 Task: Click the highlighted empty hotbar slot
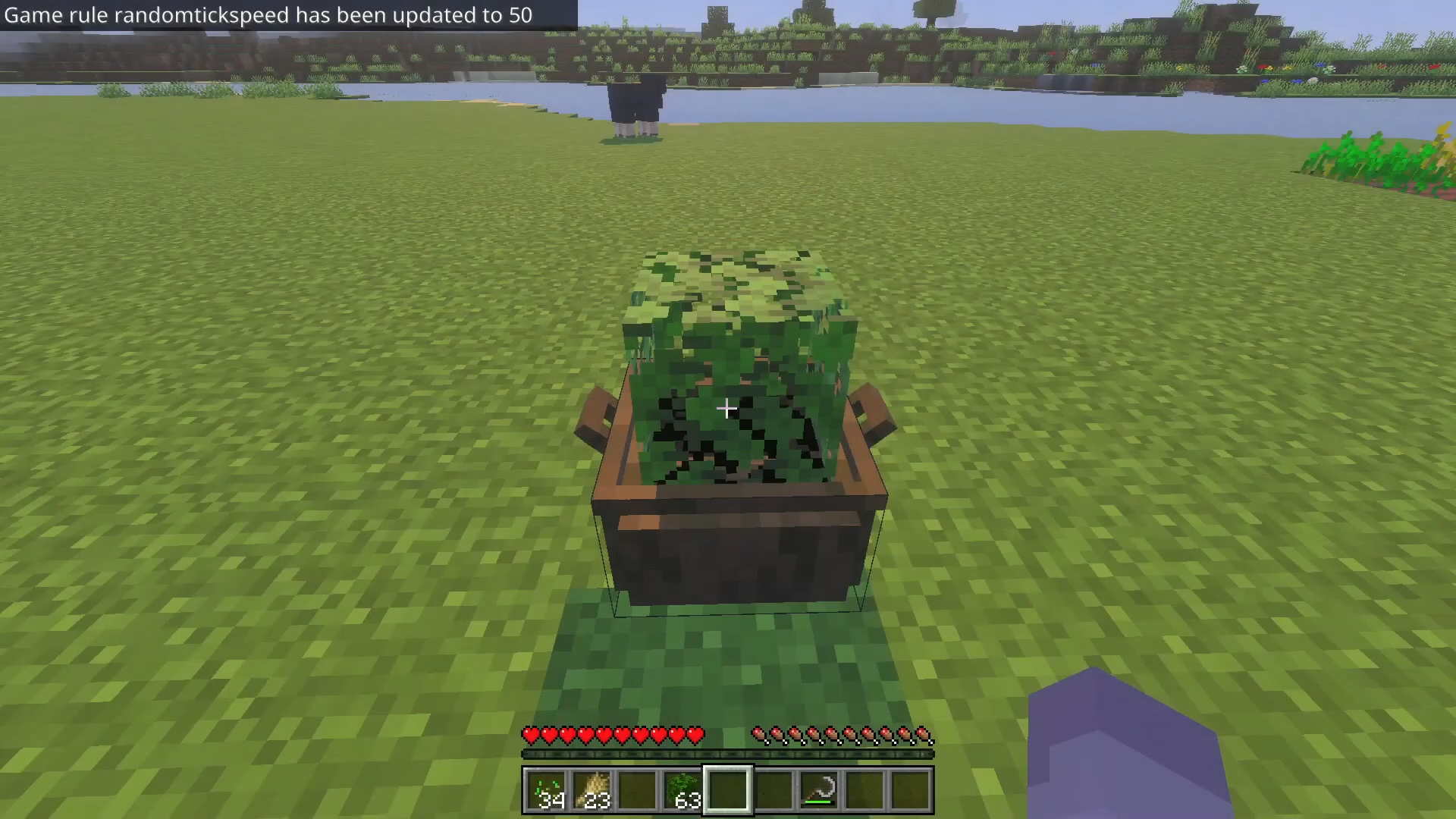[728, 790]
